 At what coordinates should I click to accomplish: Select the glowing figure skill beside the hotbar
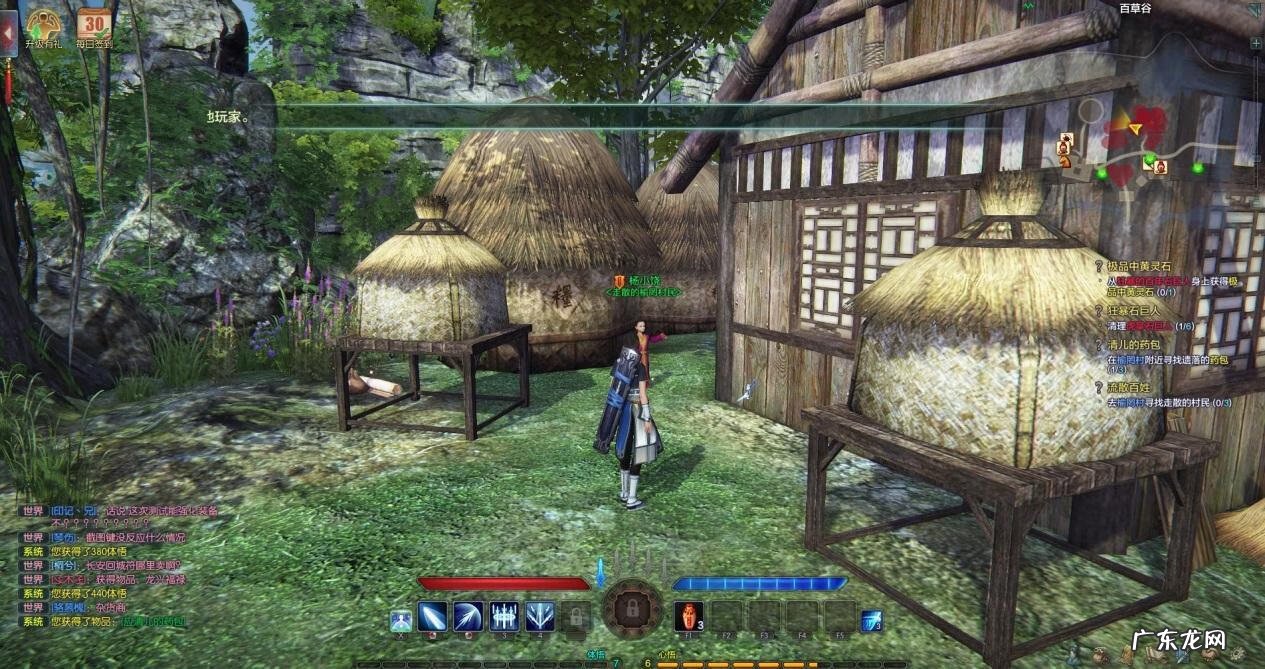(400, 620)
